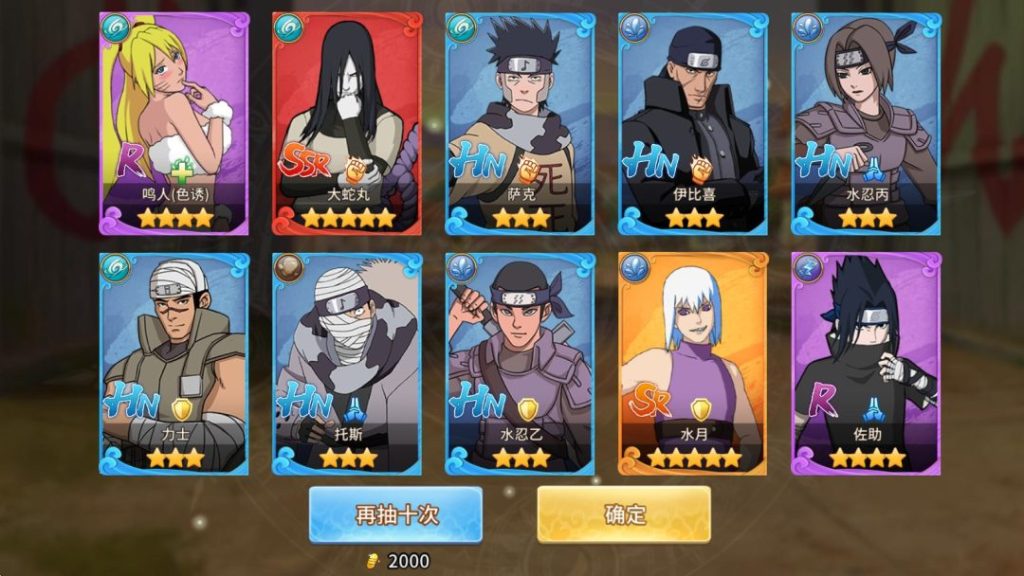1024x576 pixels.
Task: Choose the 托斯 card
Action: click(347, 362)
